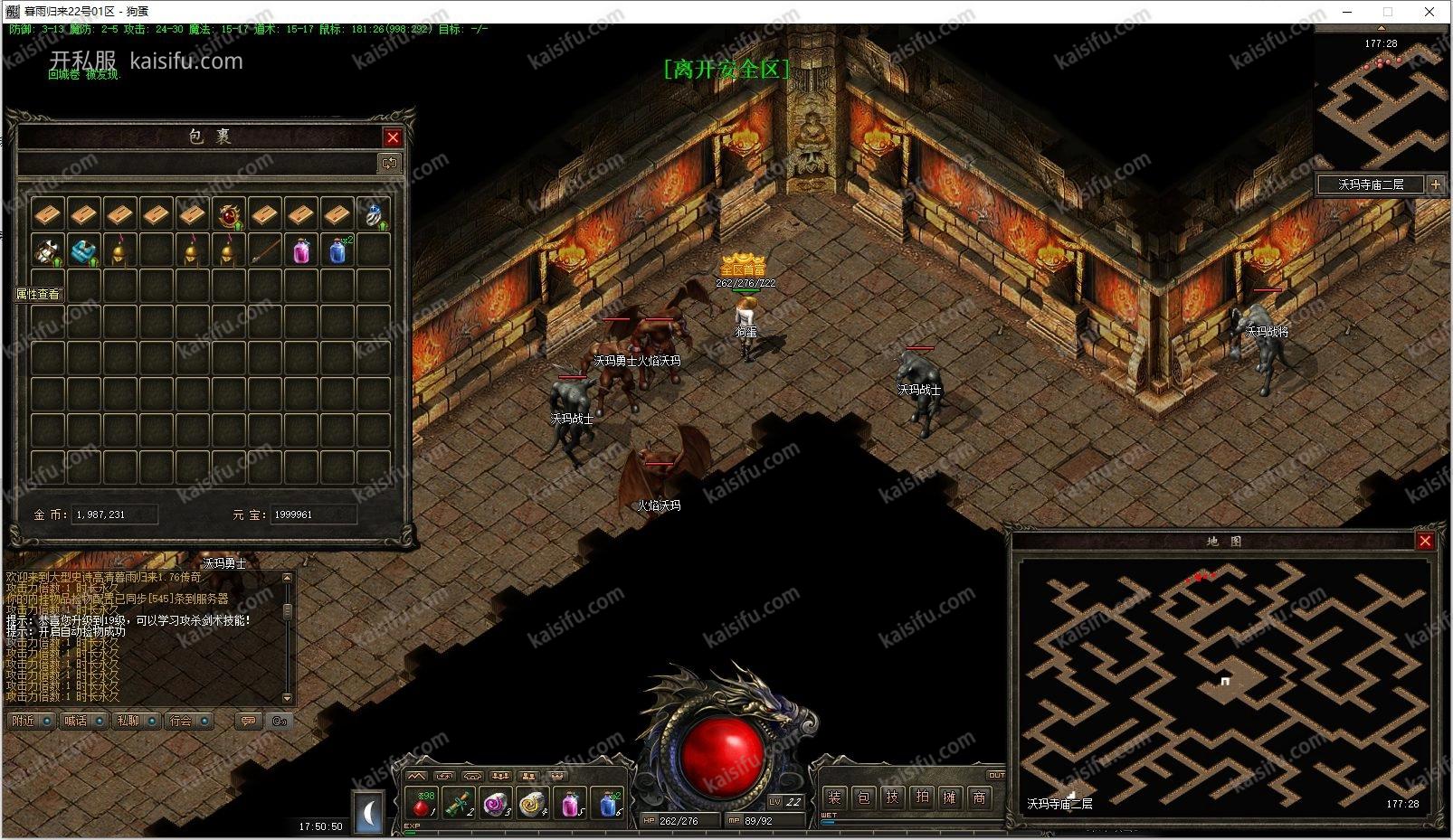Click the inventory sort arrows button
1453x840 pixels.
389,164
